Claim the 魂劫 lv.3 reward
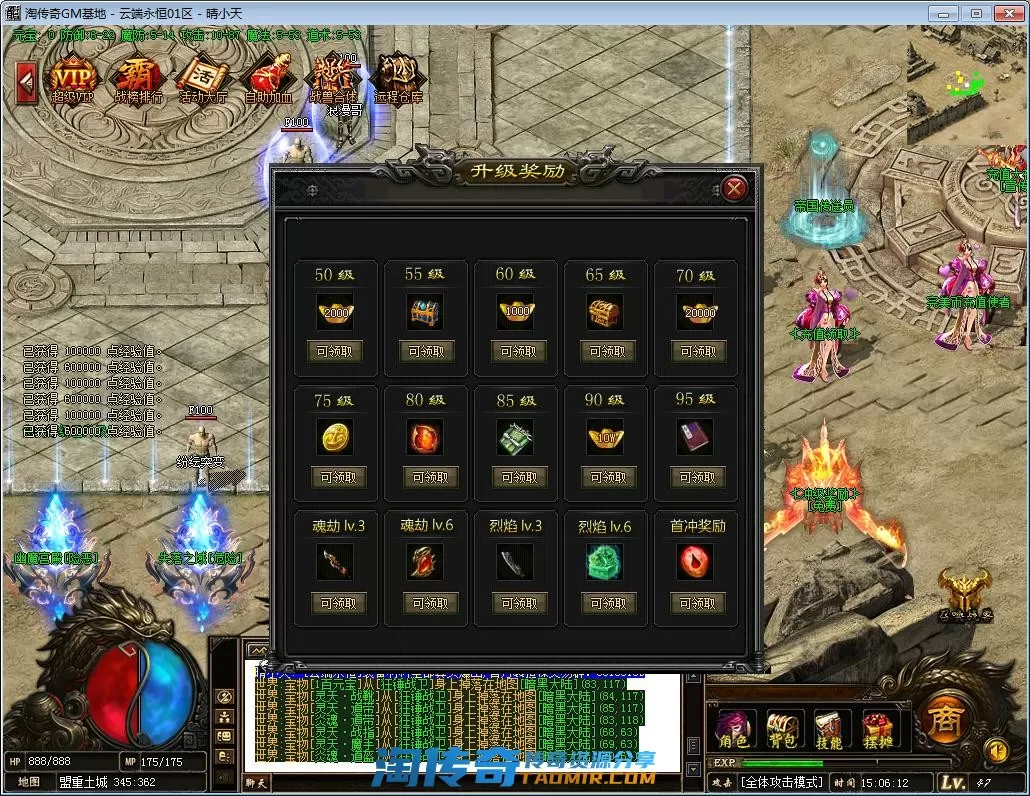The image size is (1030, 796). (336, 603)
